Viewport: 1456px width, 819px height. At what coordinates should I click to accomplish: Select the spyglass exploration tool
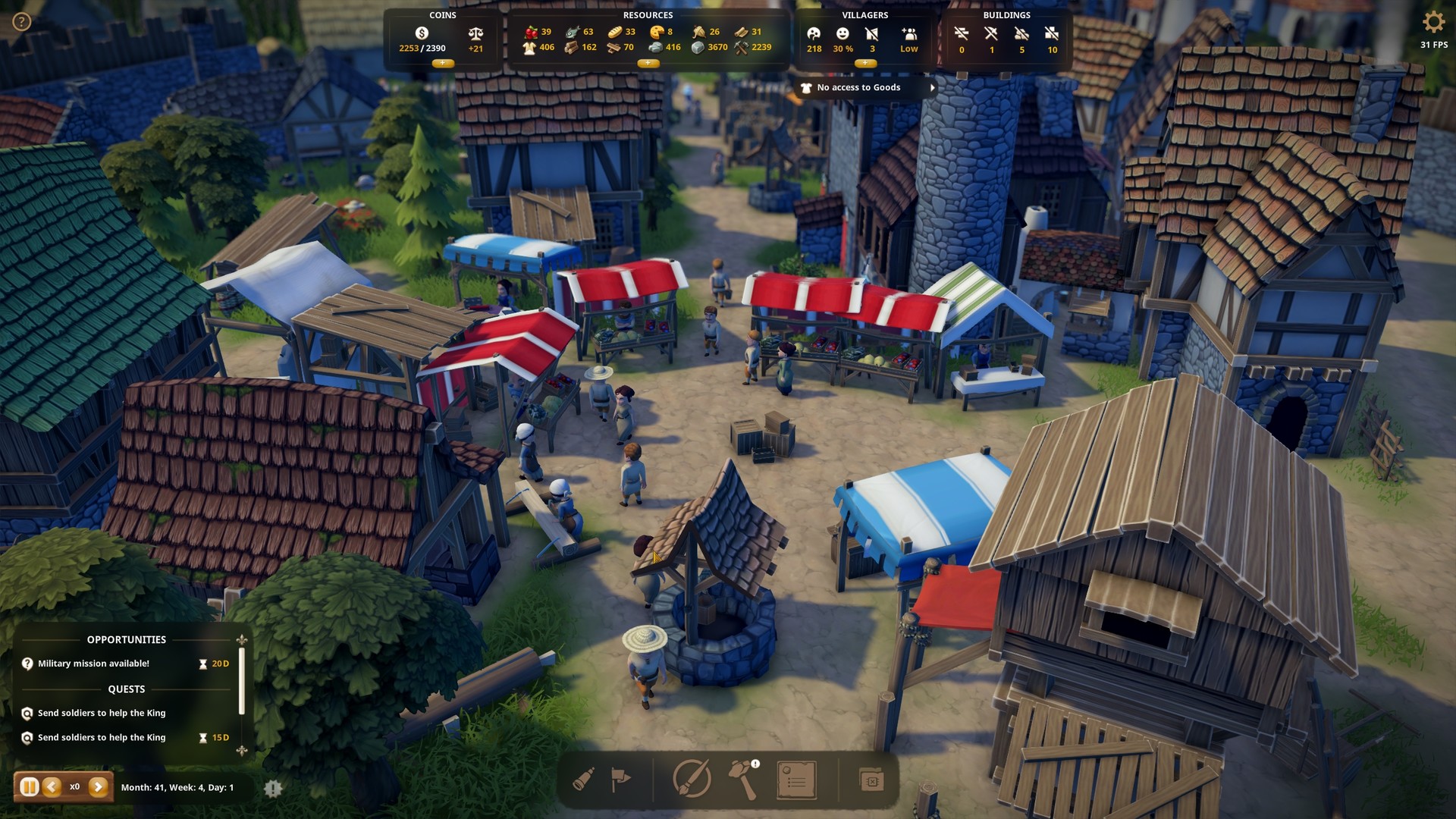[584, 780]
